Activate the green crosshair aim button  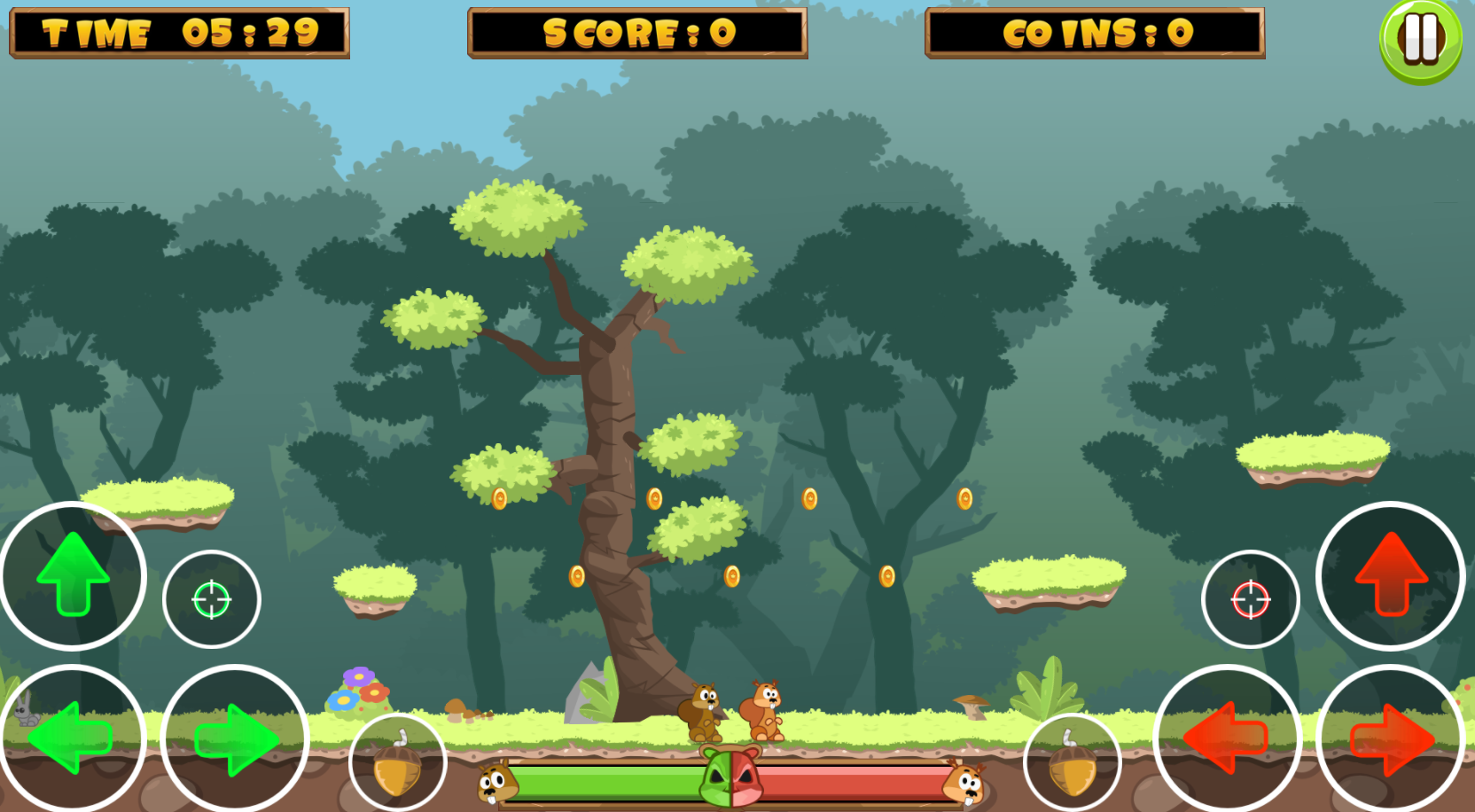tap(212, 599)
